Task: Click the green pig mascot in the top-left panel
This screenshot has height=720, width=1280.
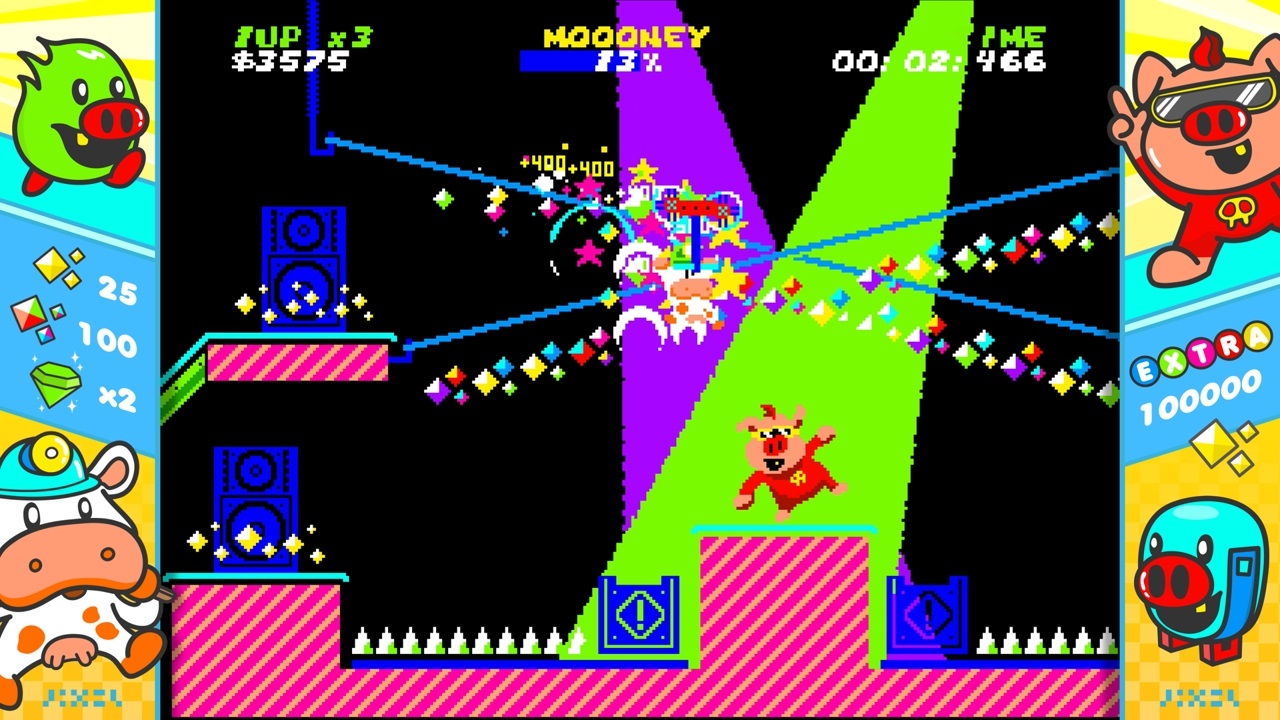Action: click(x=80, y=110)
